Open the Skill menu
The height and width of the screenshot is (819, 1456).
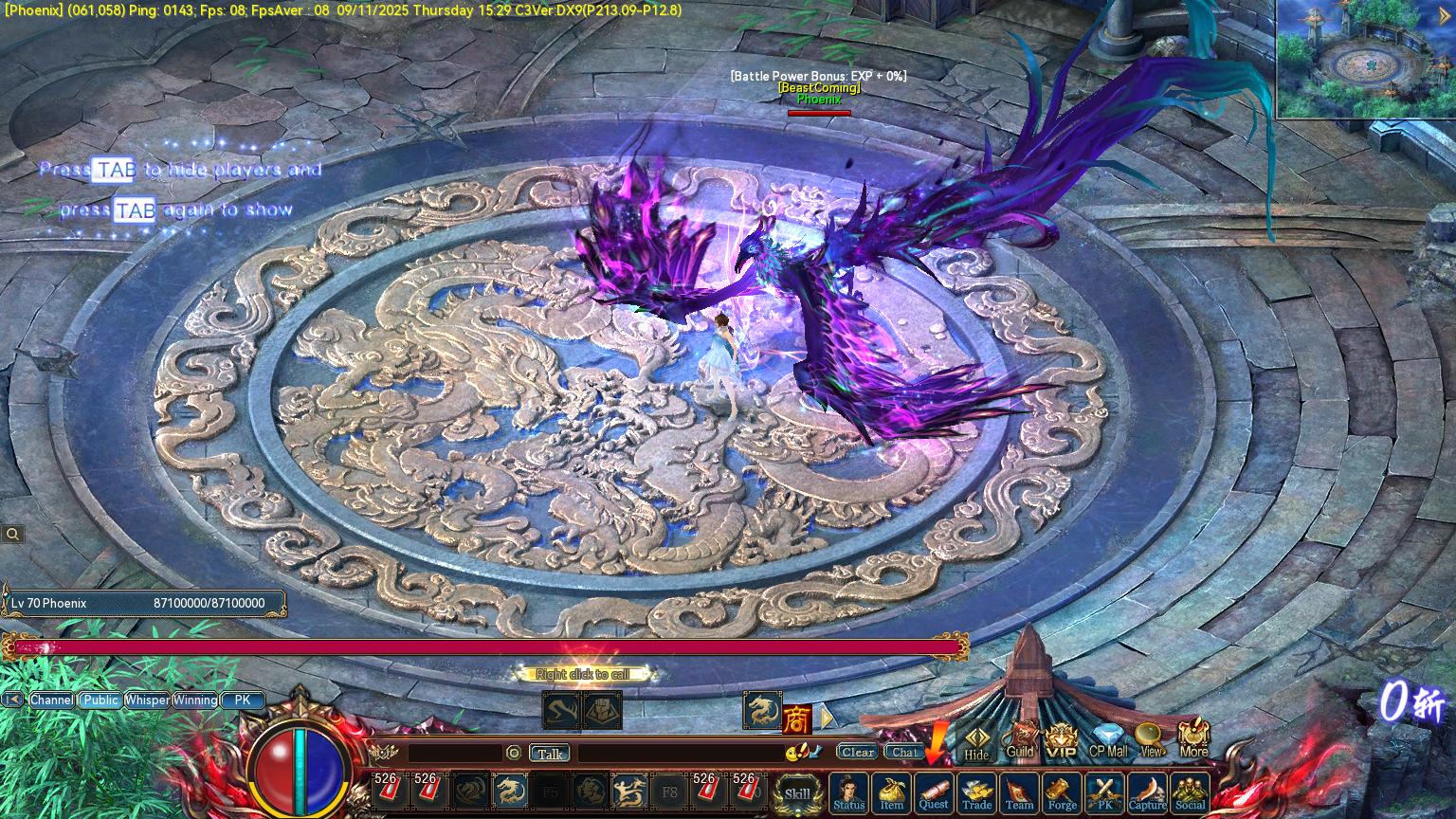[x=797, y=793]
